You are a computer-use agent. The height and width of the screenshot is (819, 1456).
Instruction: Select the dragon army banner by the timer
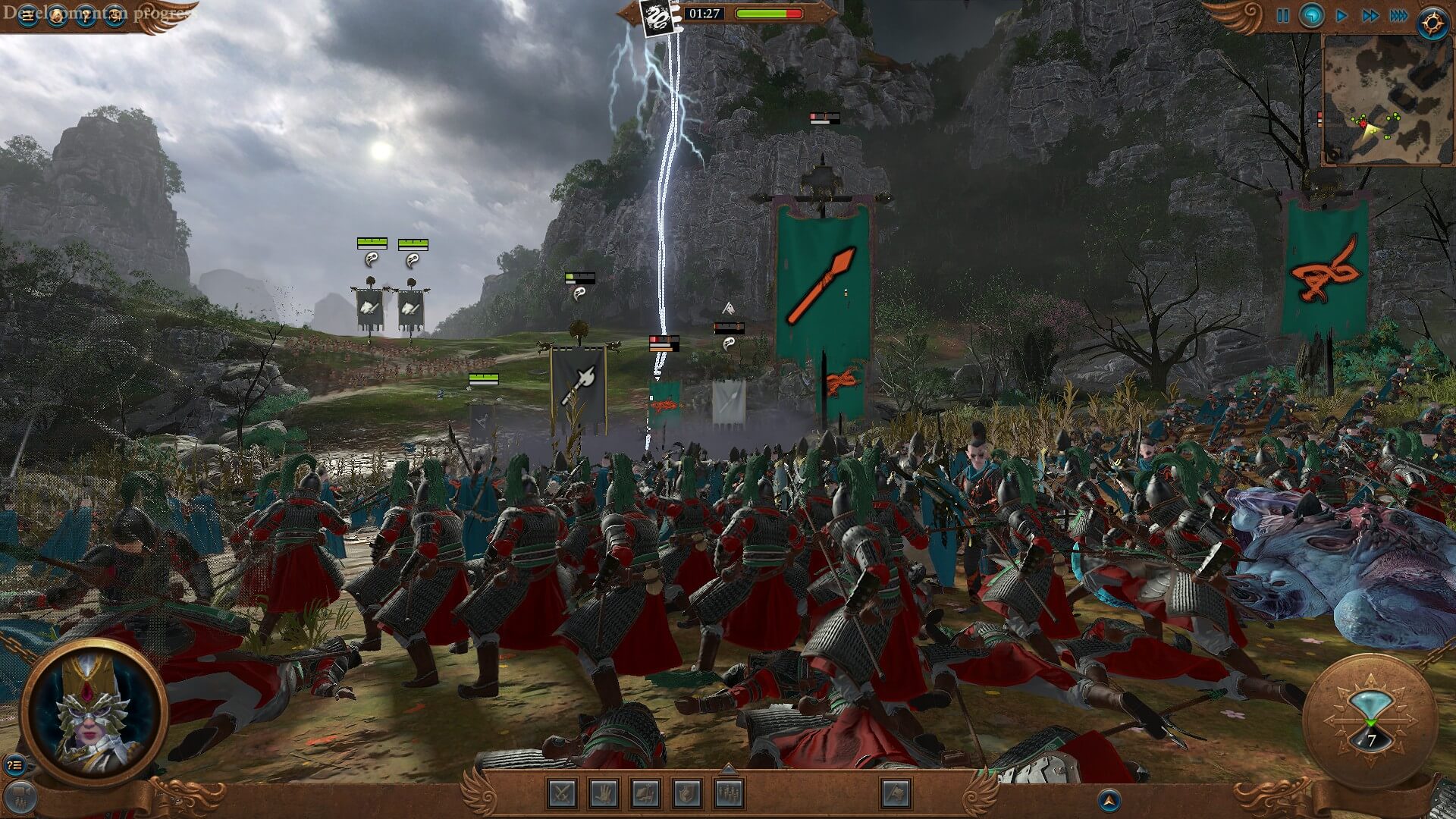(656, 17)
